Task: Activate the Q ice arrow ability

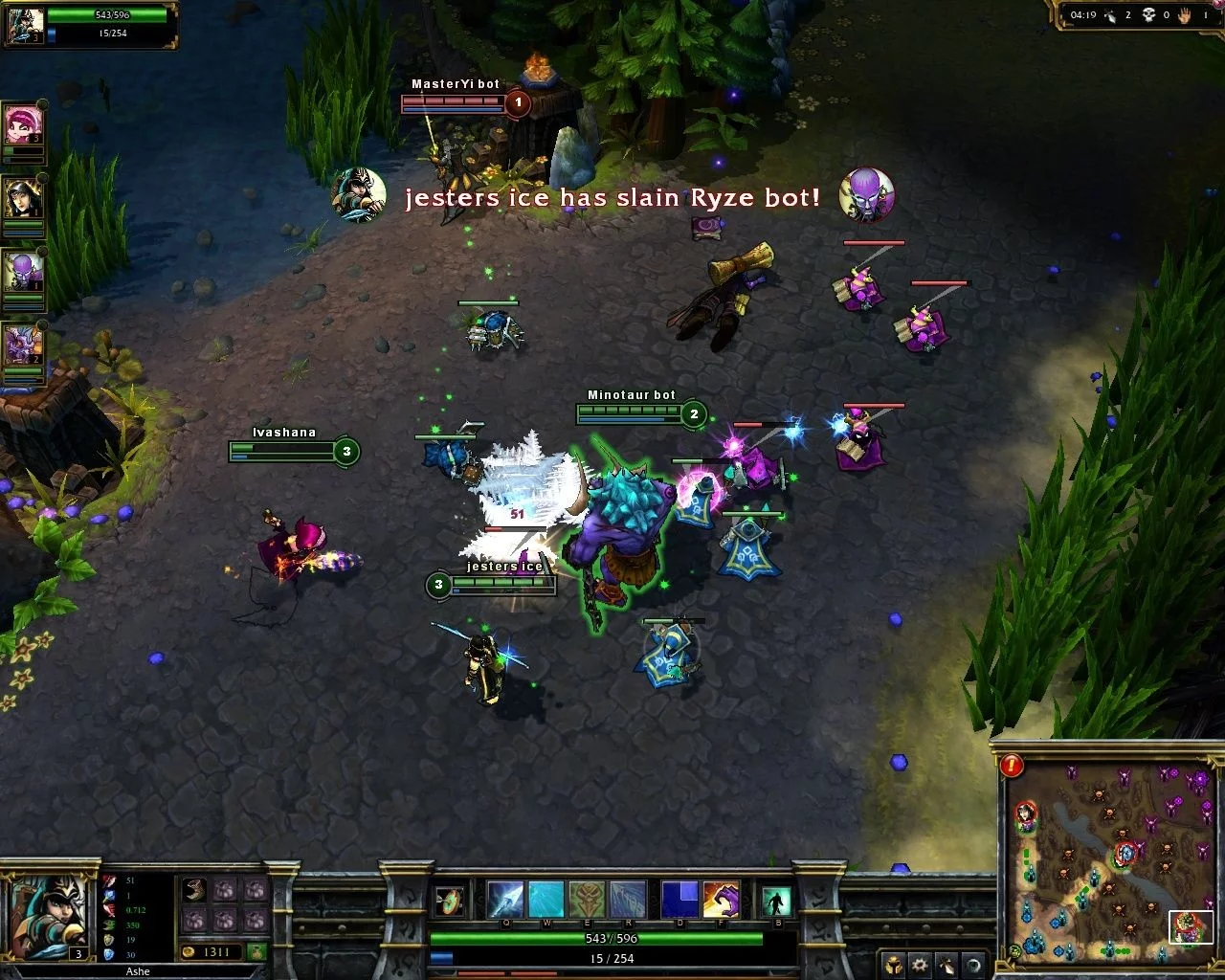Action: (505, 900)
